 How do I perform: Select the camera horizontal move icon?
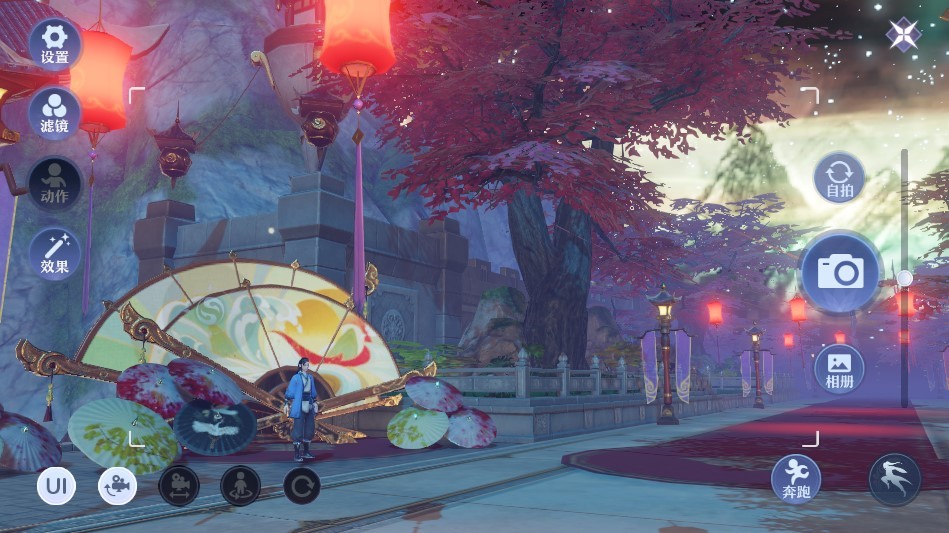179,486
